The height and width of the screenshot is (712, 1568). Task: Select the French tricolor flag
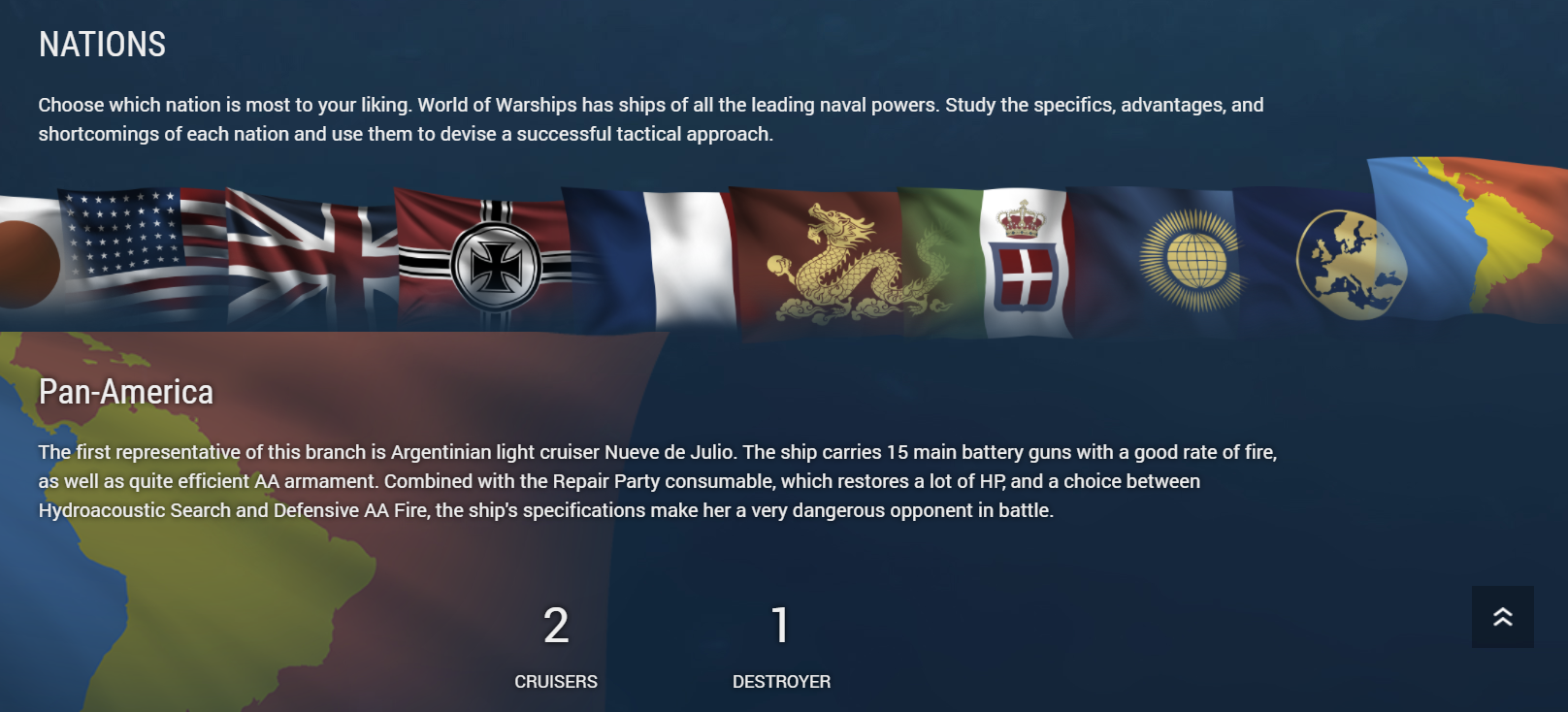(x=648, y=260)
